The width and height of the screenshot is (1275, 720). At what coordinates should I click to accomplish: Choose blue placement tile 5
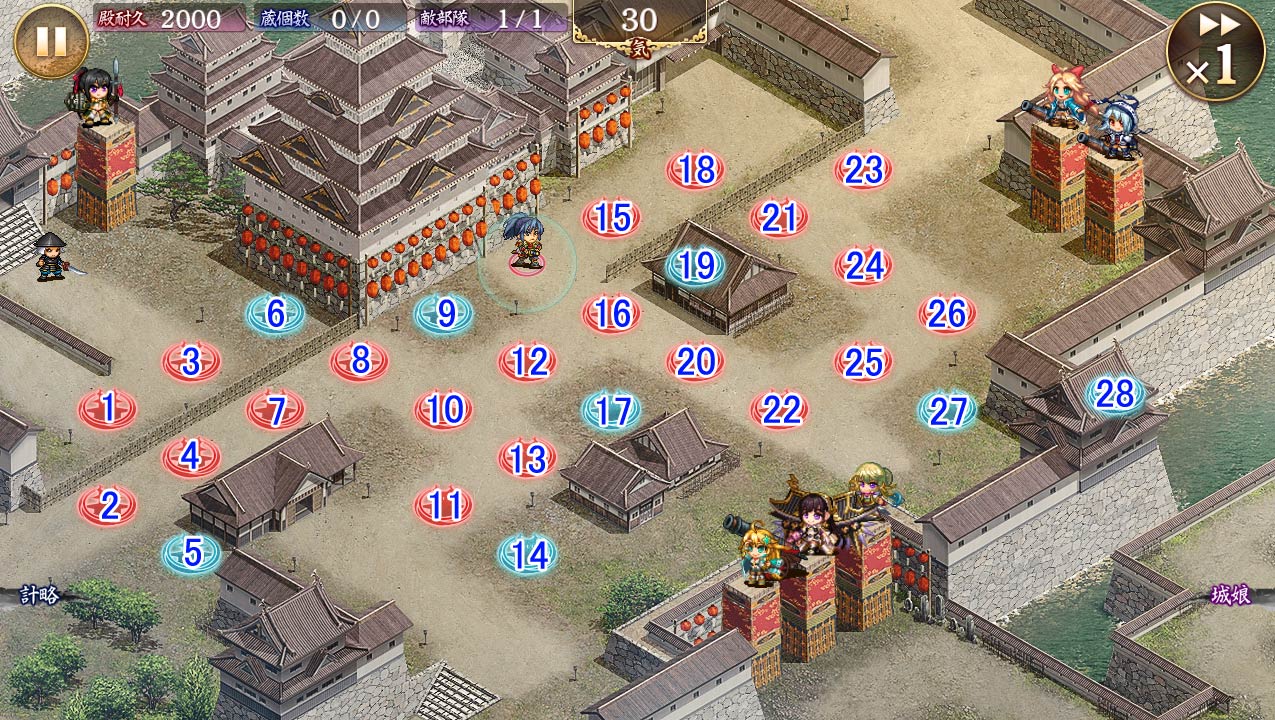pos(192,552)
